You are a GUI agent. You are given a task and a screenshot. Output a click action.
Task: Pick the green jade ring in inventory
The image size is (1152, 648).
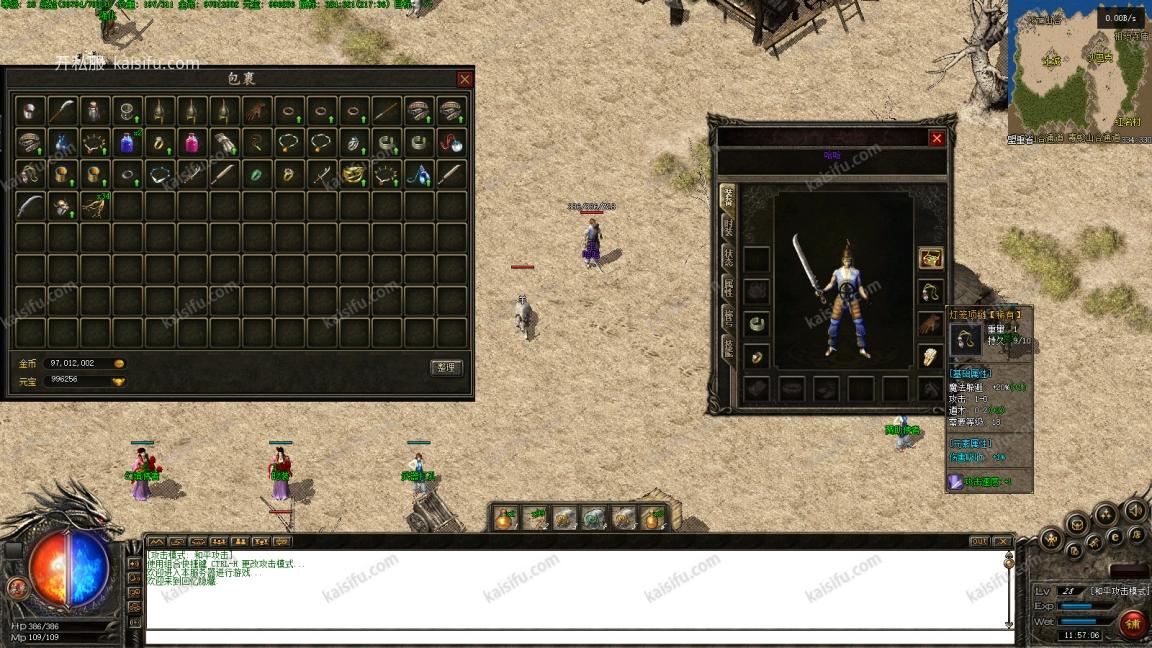(x=256, y=174)
